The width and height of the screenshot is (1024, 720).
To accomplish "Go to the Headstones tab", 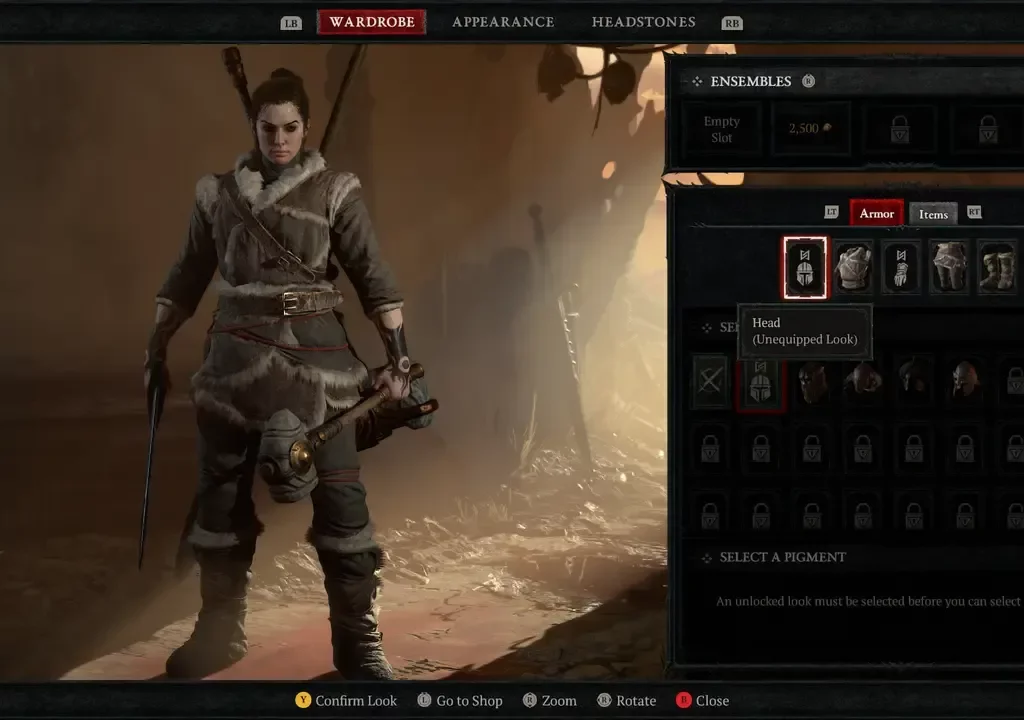I will point(643,22).
